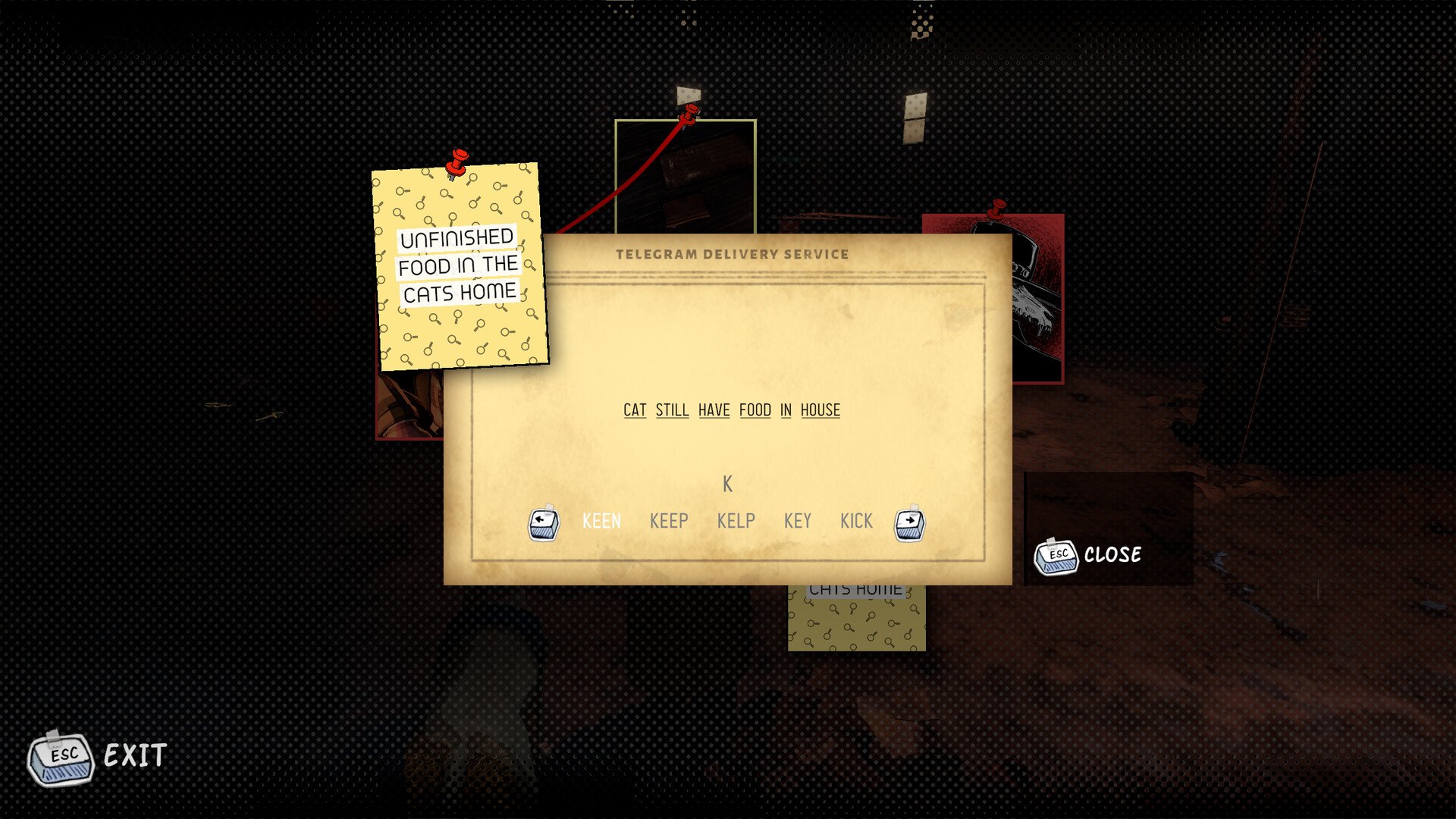Click the underlined word CAT in the telegram

635,410
